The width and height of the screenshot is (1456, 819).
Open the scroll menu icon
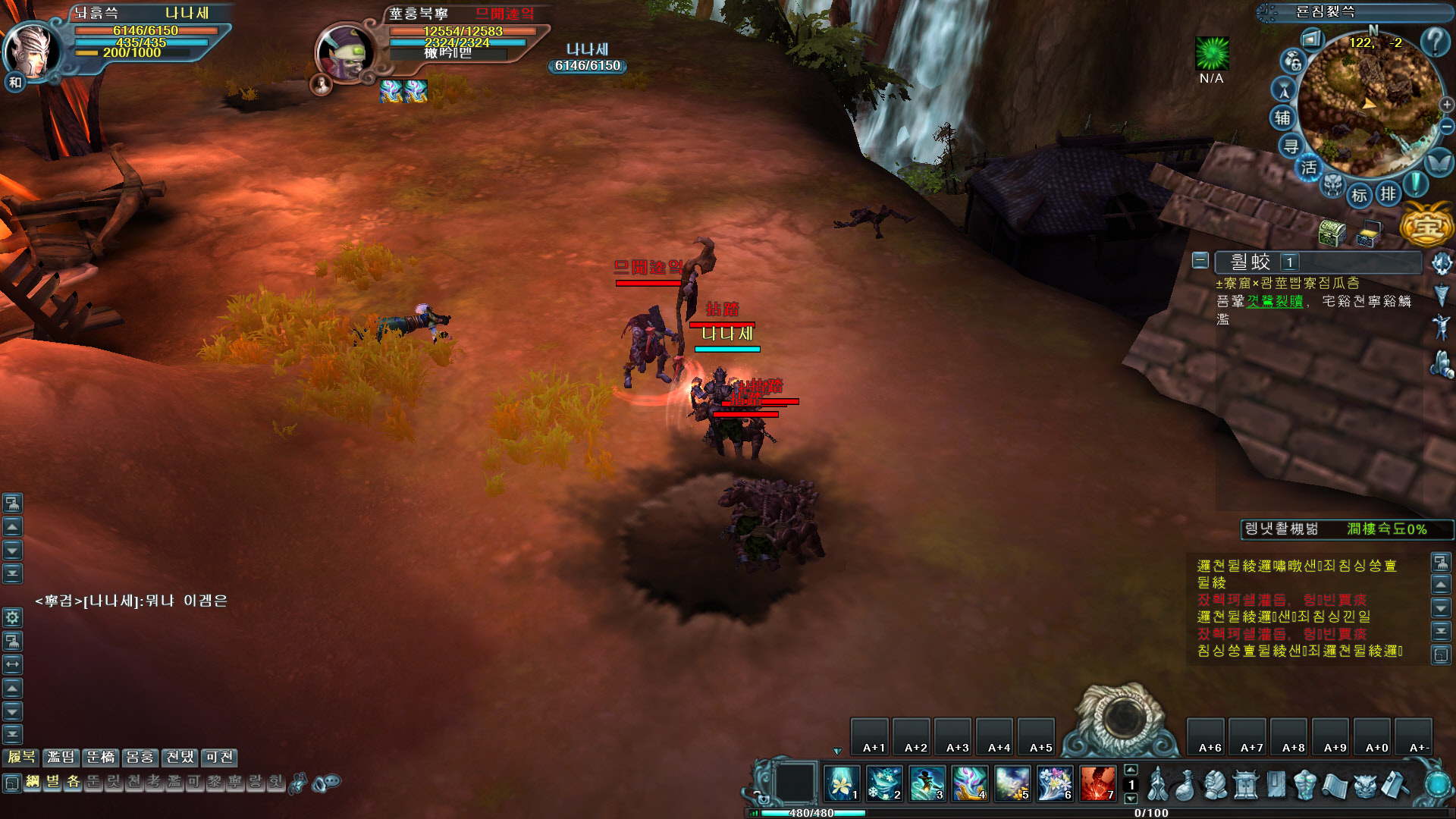(x=1334, y=785)
